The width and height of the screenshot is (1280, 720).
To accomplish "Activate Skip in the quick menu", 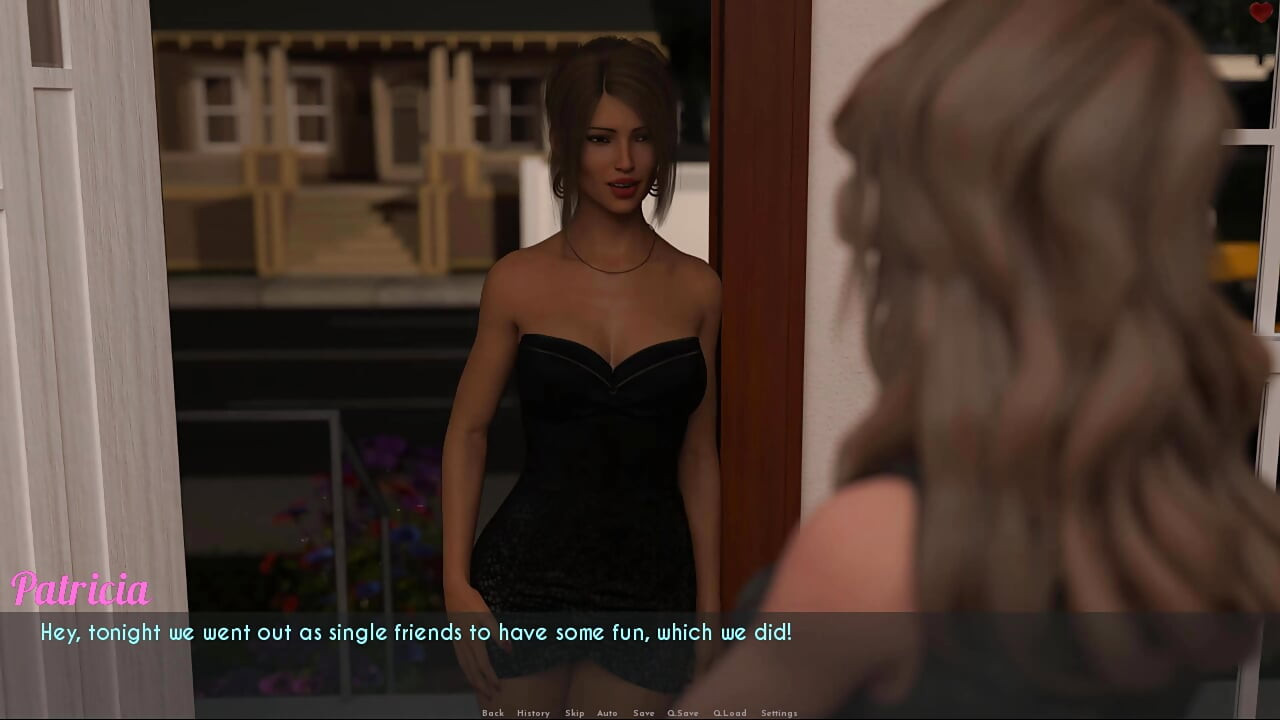I will [x=574, y=713].
